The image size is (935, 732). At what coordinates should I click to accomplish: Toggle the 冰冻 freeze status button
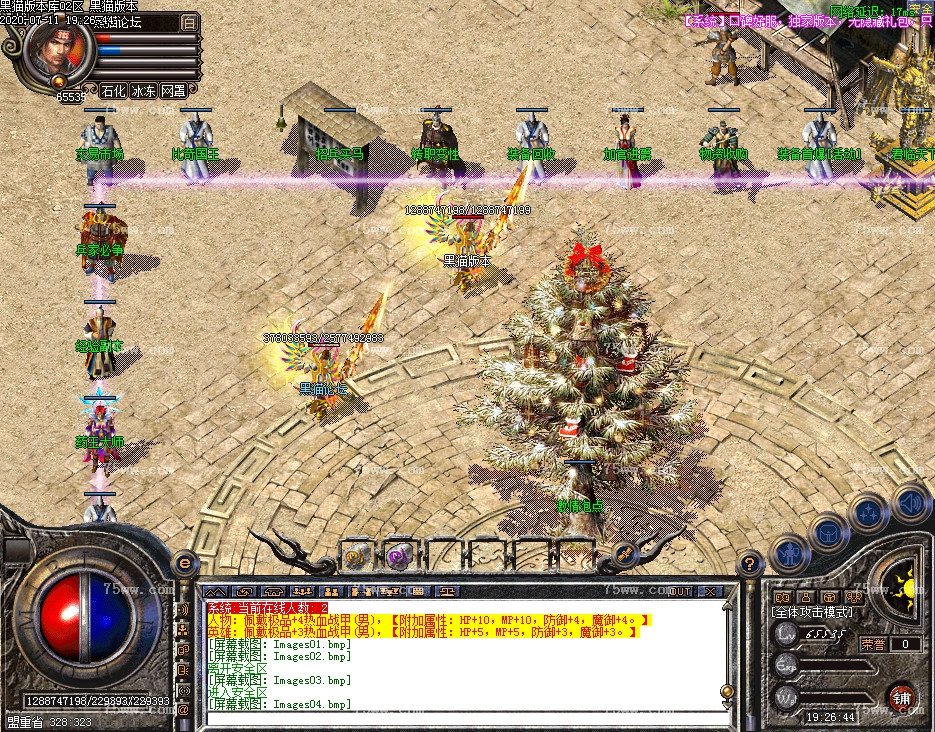(145, 91)
